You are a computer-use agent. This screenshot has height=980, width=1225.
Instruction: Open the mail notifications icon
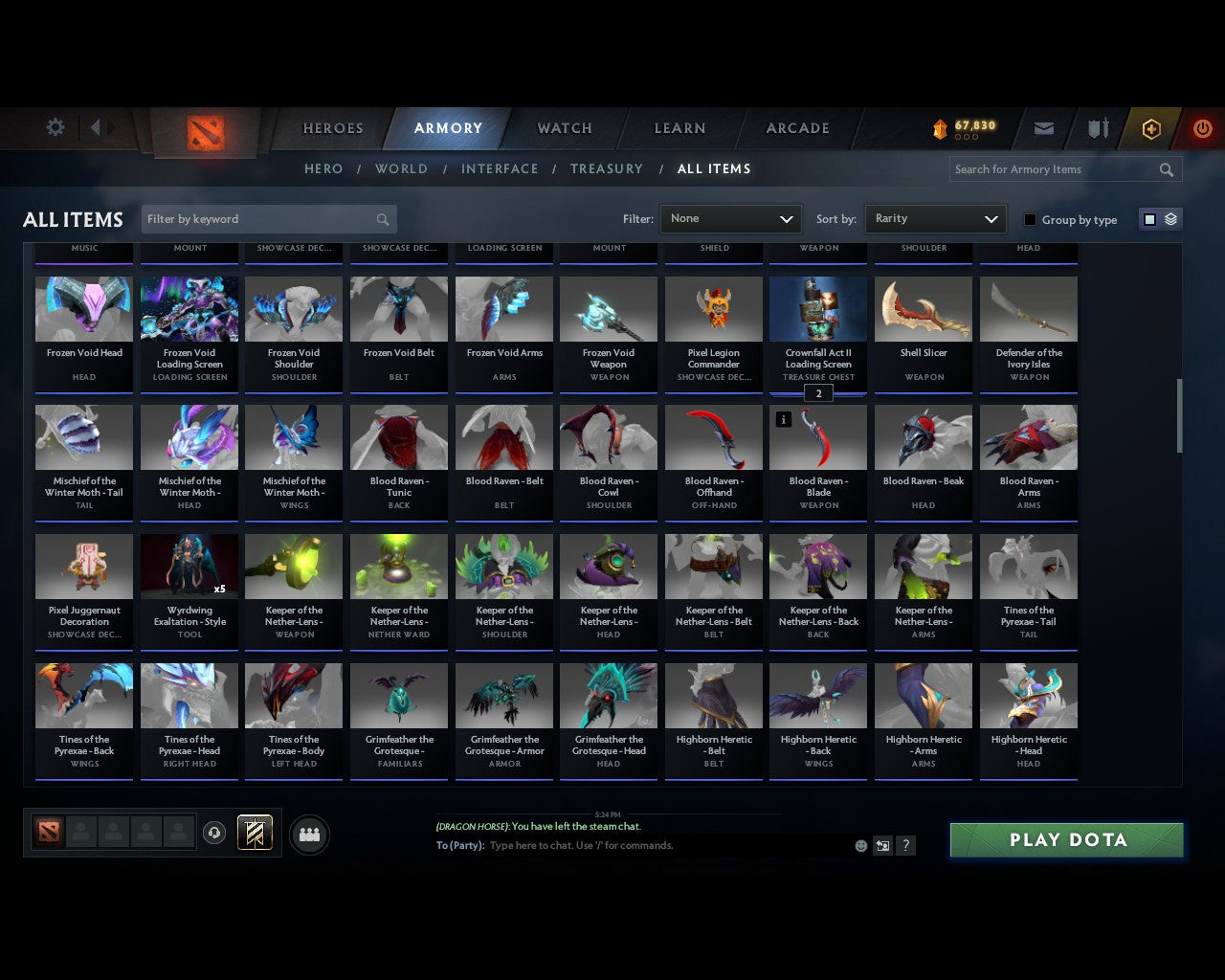[x=1043, y=128]
